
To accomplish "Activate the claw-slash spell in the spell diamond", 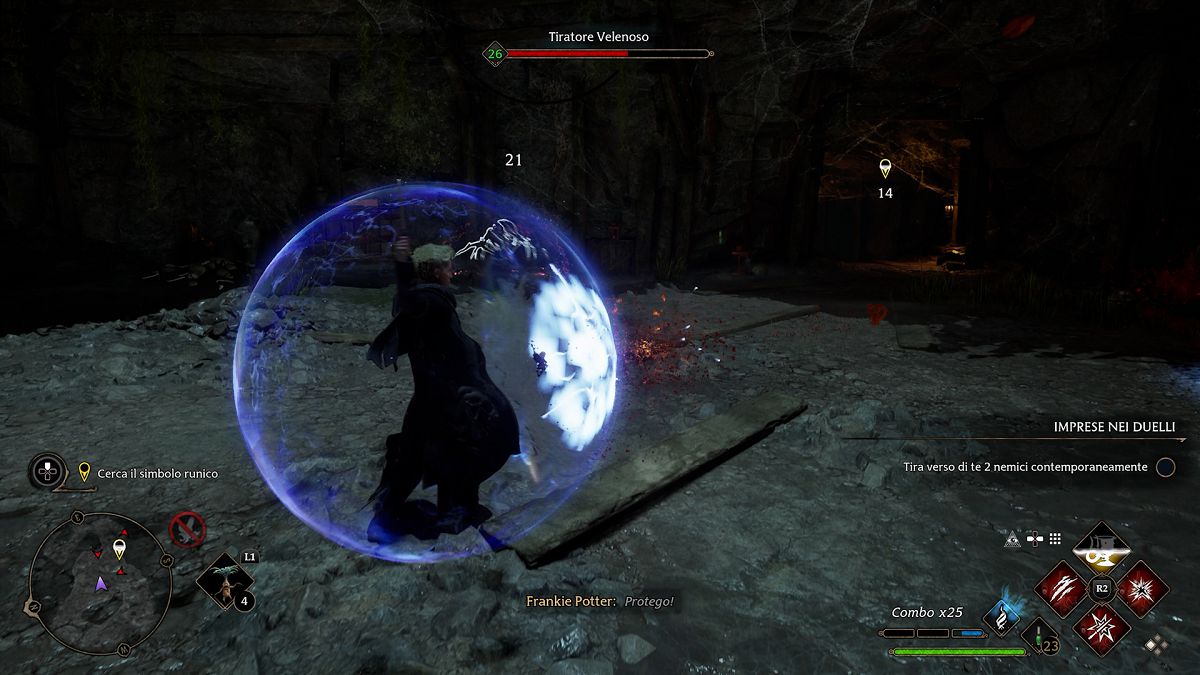I will click(1060, 588).
